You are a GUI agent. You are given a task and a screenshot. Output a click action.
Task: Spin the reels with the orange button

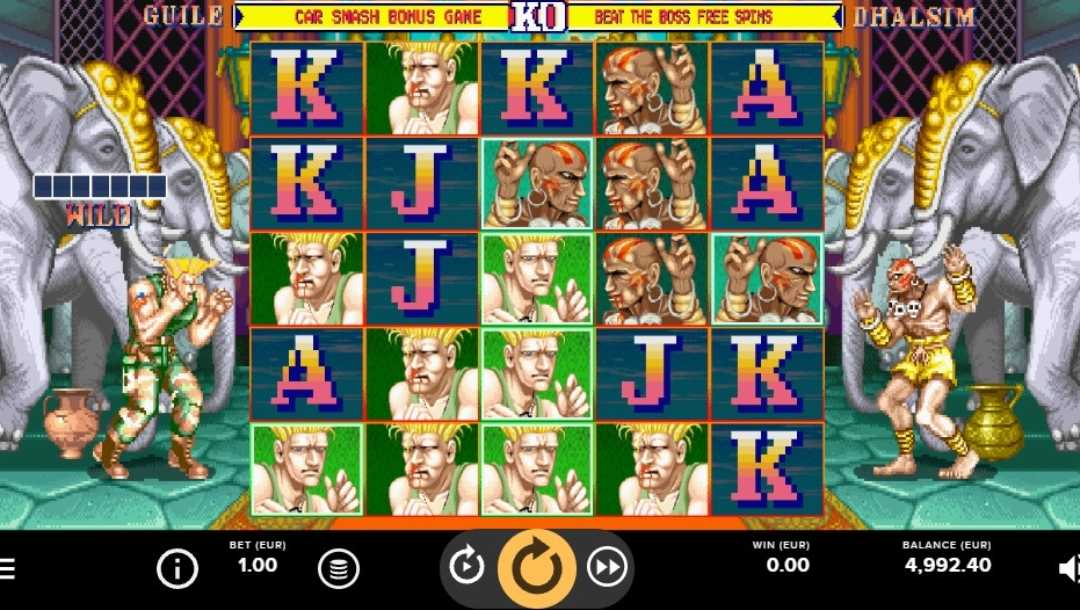(537, 567)
